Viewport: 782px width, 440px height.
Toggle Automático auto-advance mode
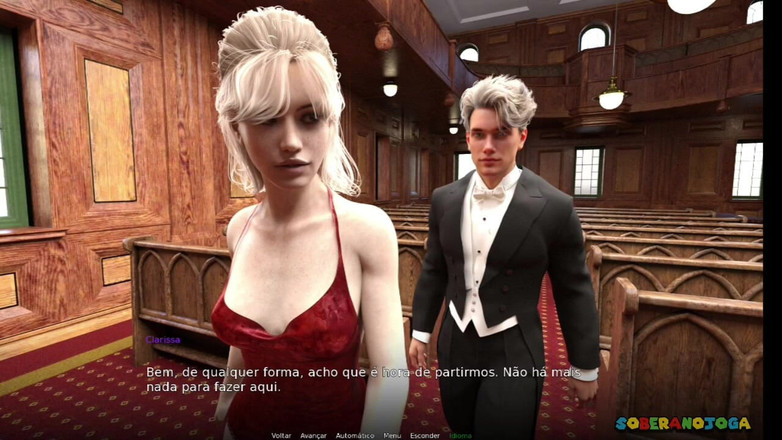(x=354, y=435)
